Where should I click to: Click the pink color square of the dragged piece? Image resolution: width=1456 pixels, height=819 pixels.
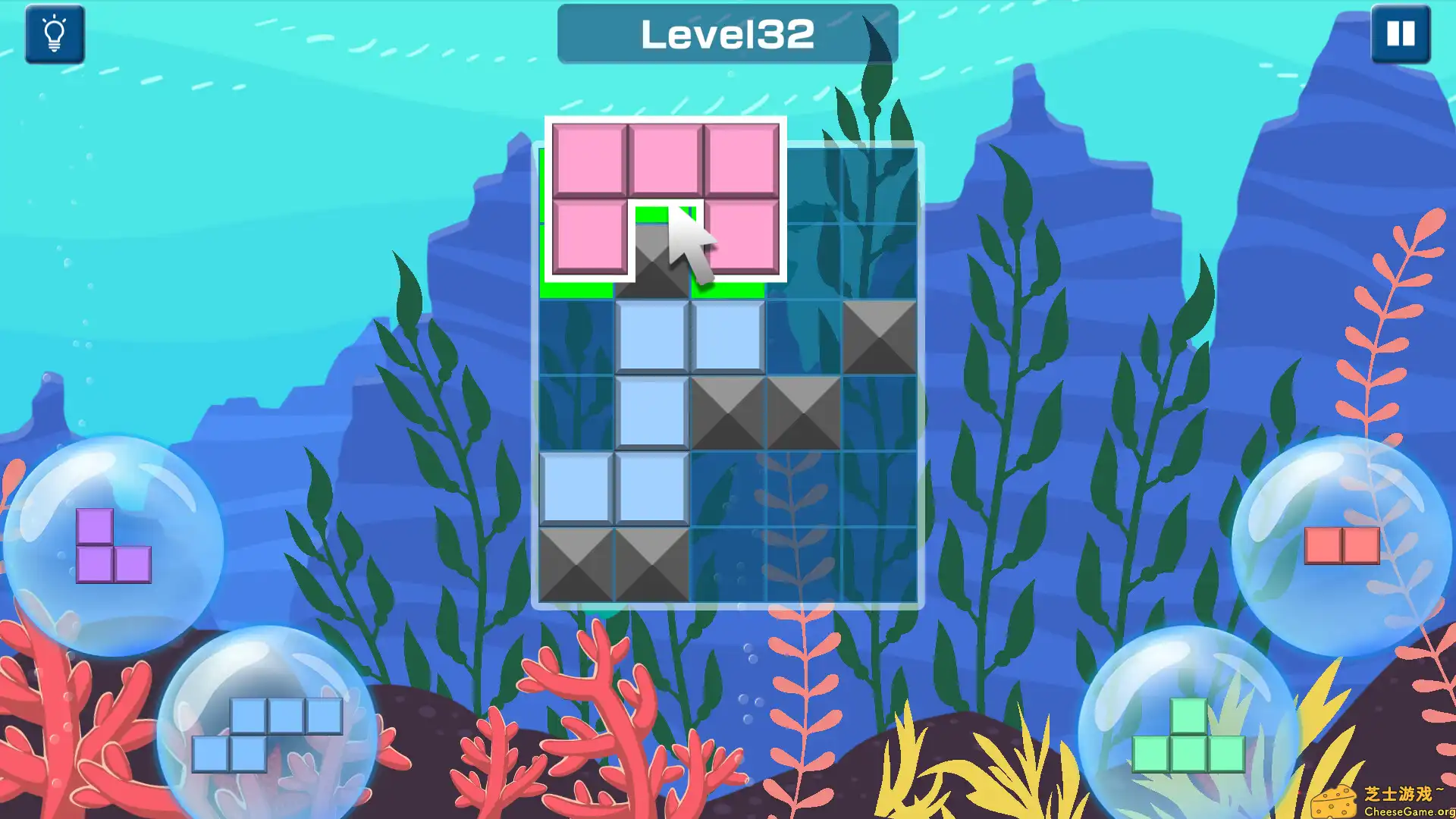pyautogui.click(x=588, y=159)
